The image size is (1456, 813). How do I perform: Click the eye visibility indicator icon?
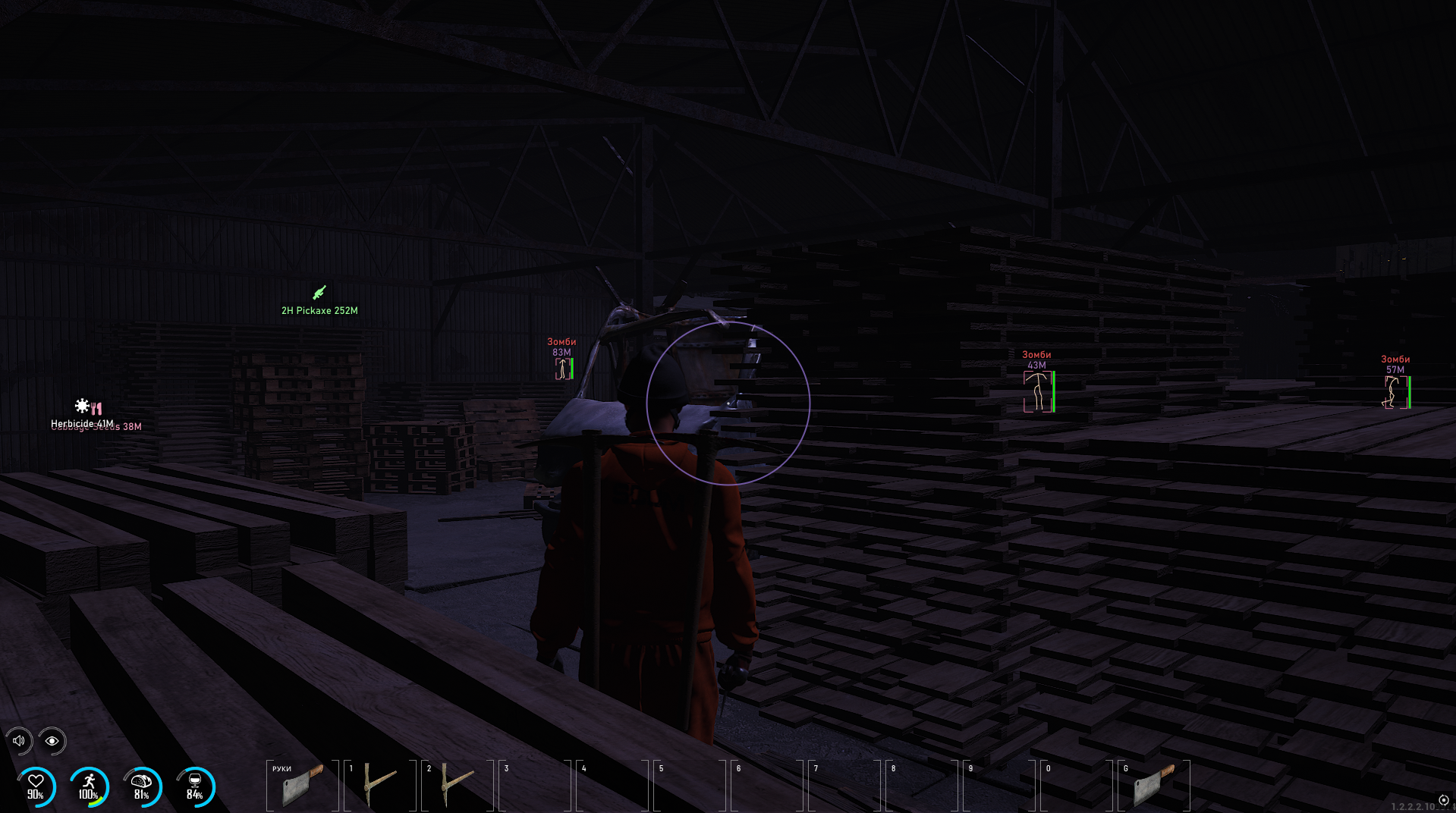52,741
